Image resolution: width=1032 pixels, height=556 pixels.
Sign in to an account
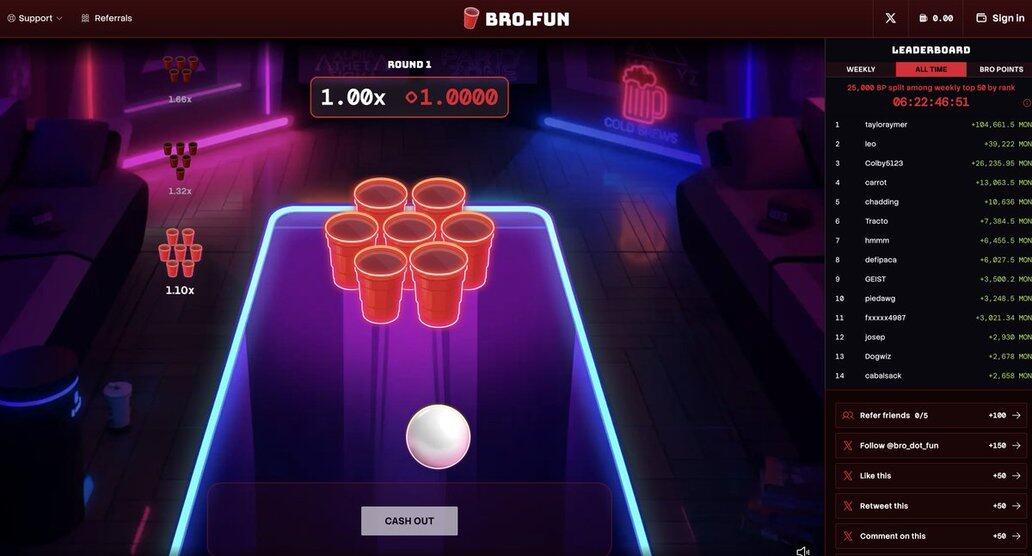[x=1000, y=18]
